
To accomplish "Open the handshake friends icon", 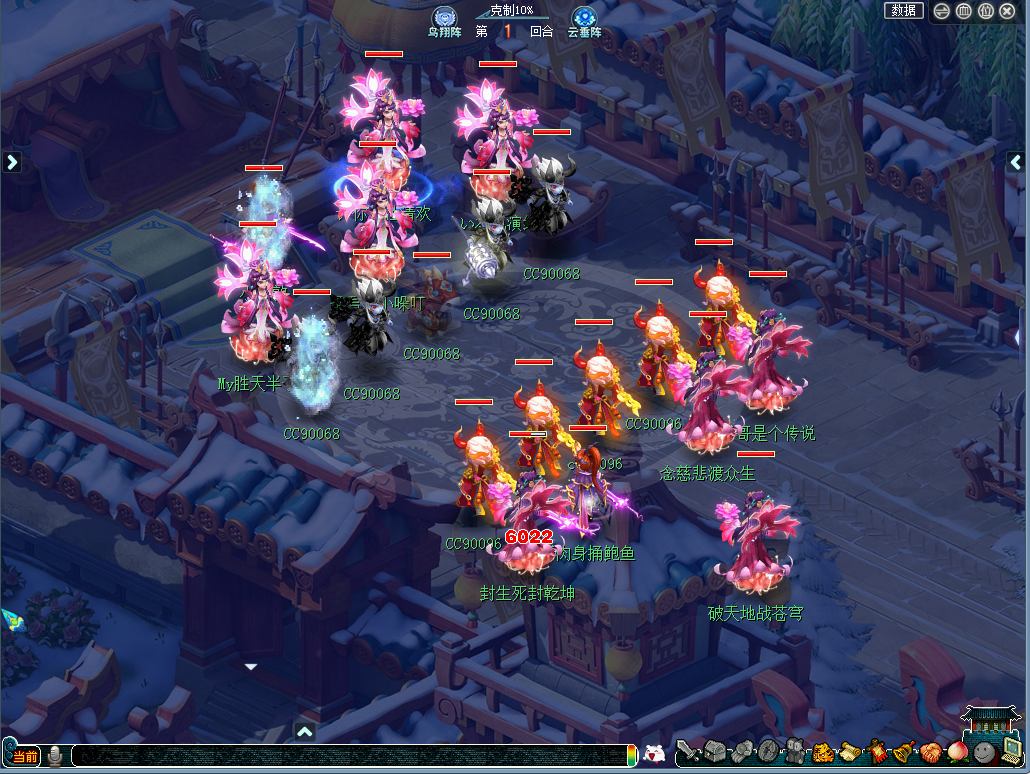I will click(931, 752).
